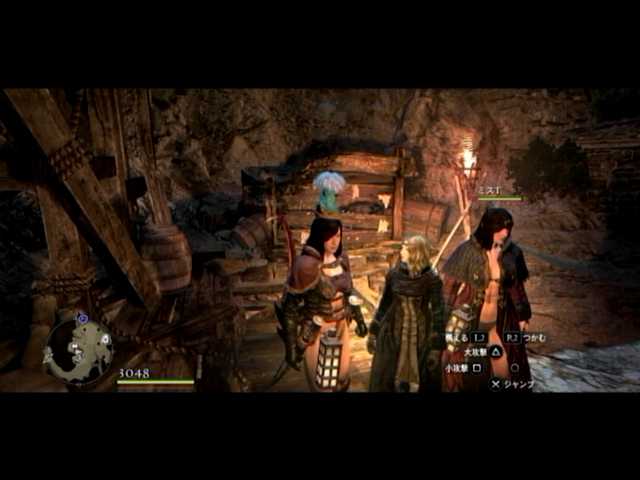Screen dimensions: 640x480
Task: Open the circular minimap
Action: click(x=77, y=349)
